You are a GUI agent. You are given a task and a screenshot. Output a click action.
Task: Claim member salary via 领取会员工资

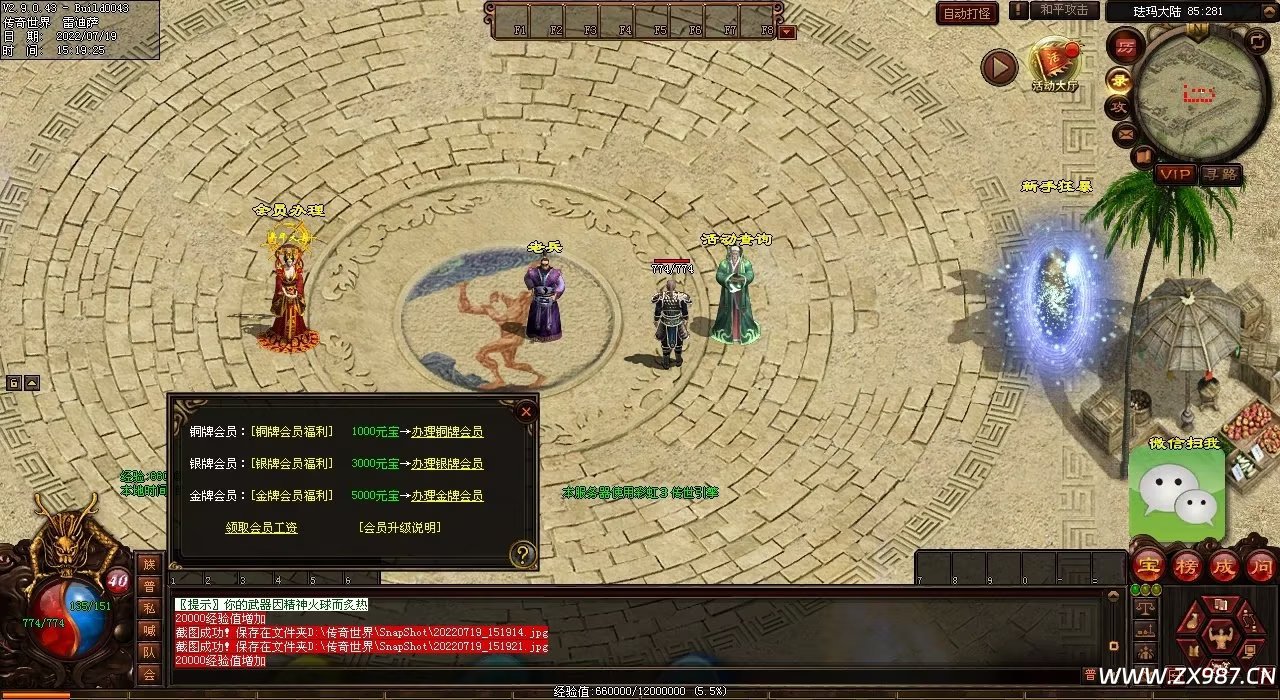click(x=261, y=528)
